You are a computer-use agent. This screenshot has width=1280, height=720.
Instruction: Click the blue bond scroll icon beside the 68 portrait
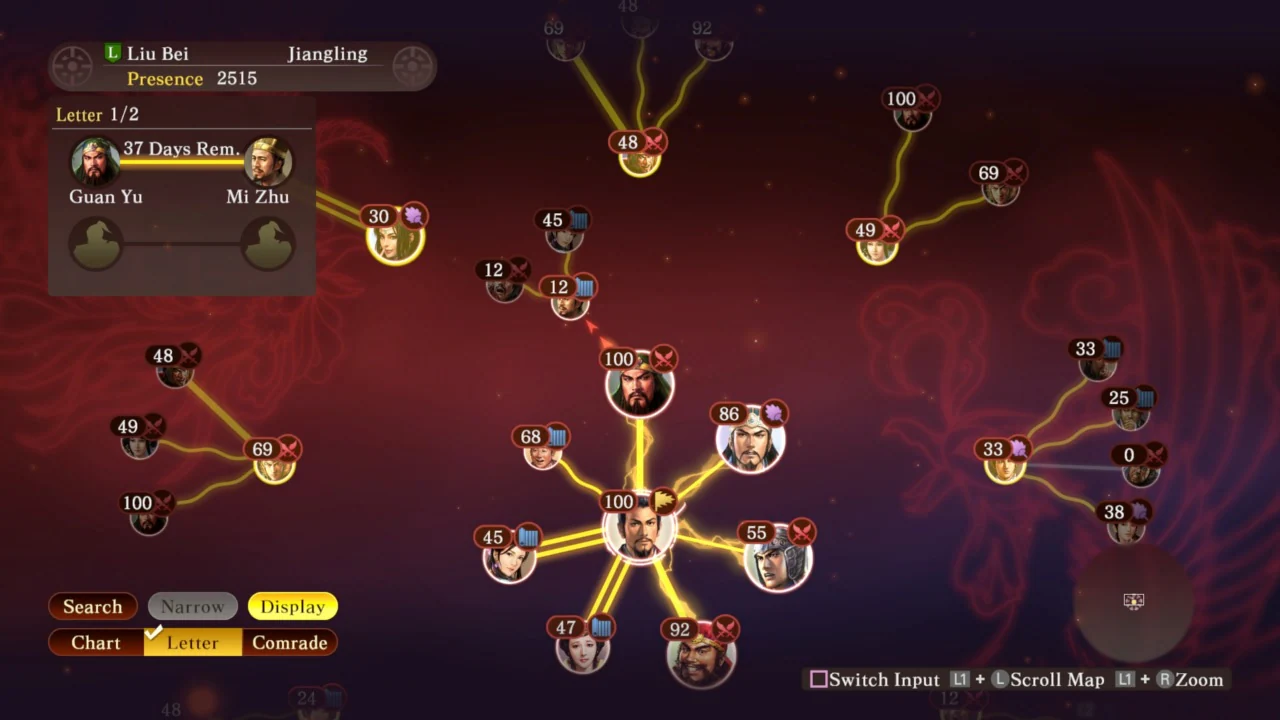(556, 436)
